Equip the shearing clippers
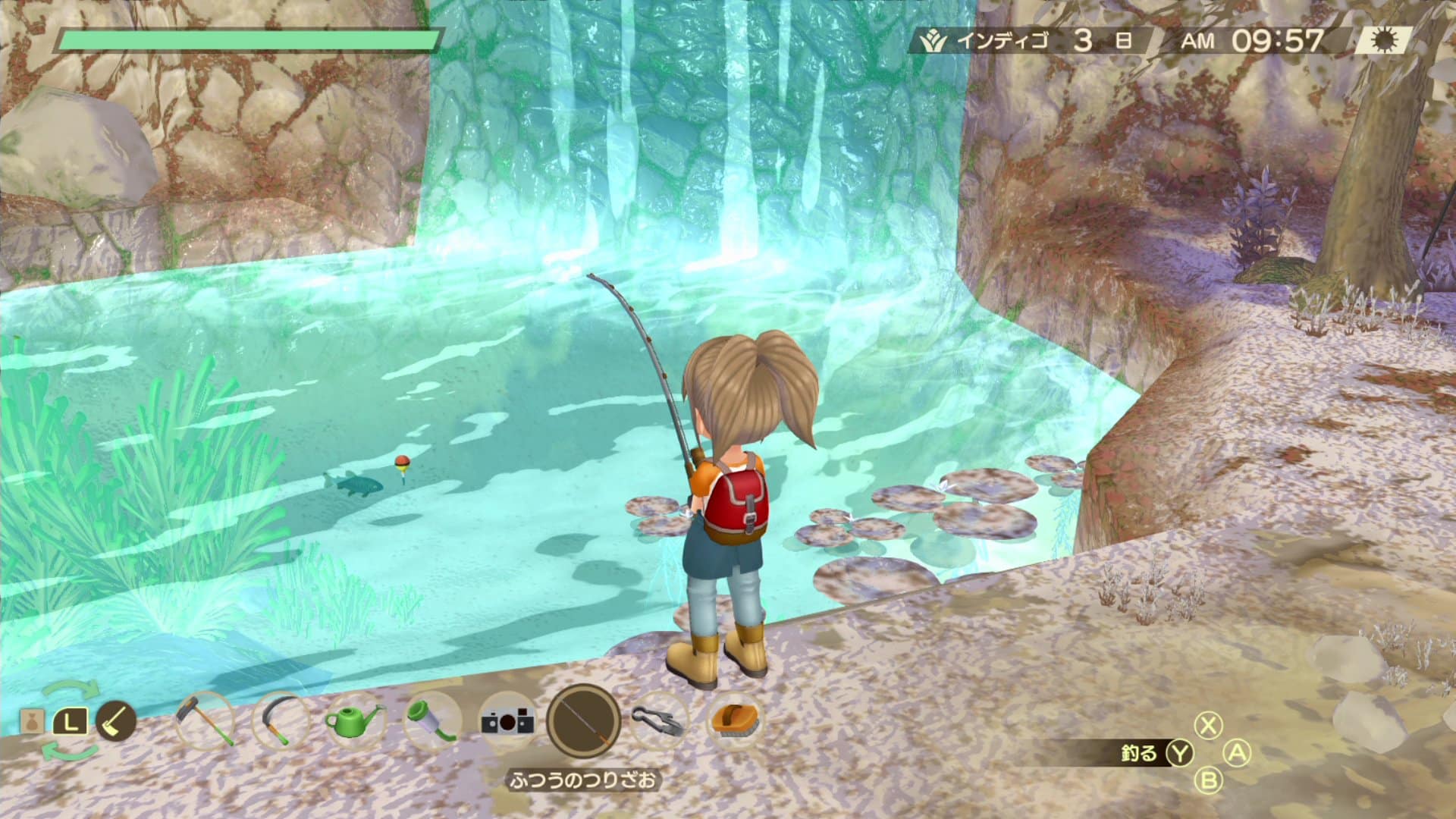The width and height of the screenshot is (1456, 819). point(658,720)
